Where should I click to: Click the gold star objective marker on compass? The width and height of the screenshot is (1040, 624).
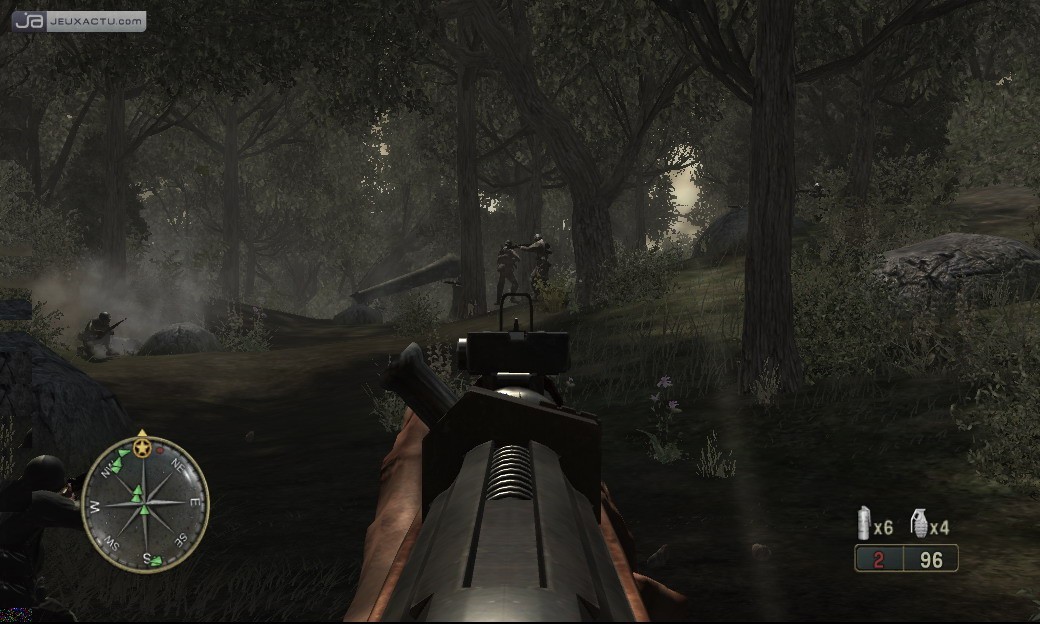pyautogui.click(x=143, y=446)
